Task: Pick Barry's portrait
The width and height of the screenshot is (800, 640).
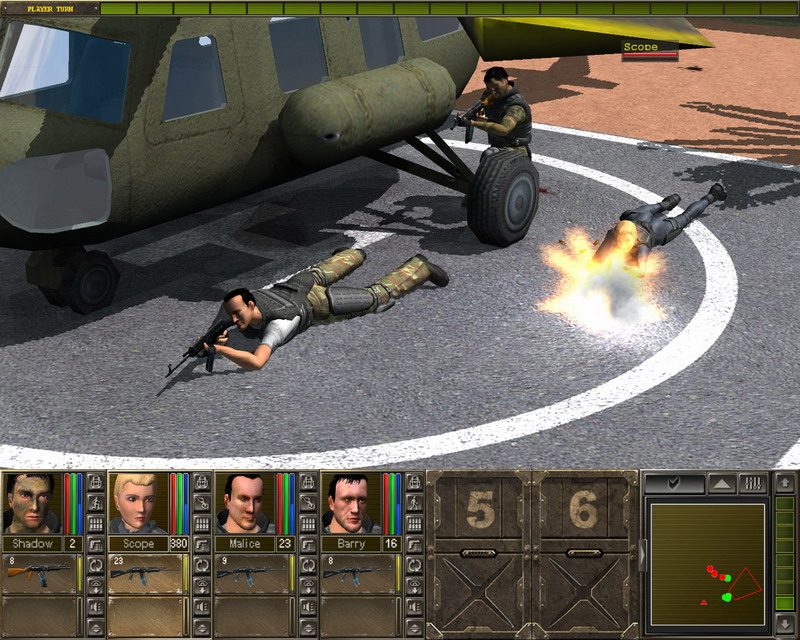Action: 350,503
